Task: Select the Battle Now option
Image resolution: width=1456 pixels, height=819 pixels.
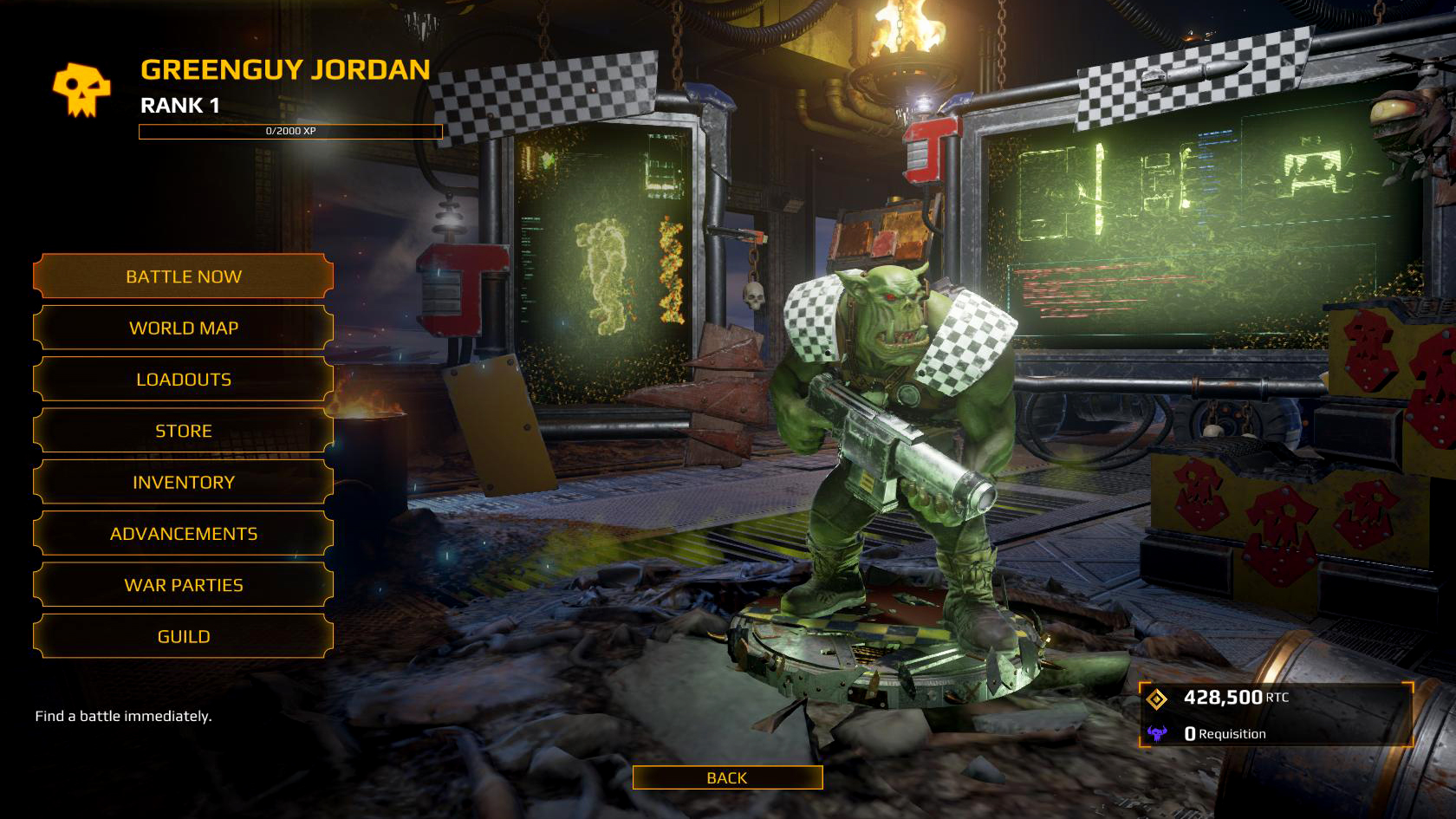Action: point(183,276)
